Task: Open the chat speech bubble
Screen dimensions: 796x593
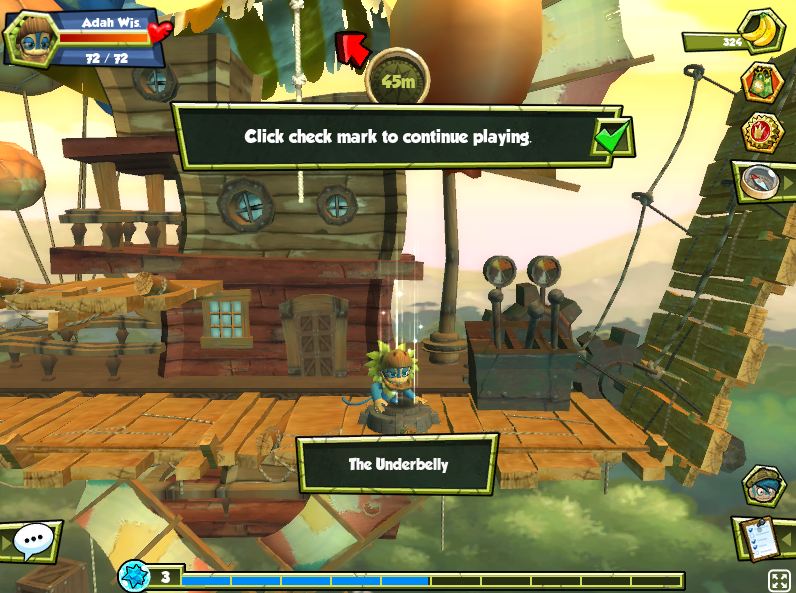Action: [34, 541]
